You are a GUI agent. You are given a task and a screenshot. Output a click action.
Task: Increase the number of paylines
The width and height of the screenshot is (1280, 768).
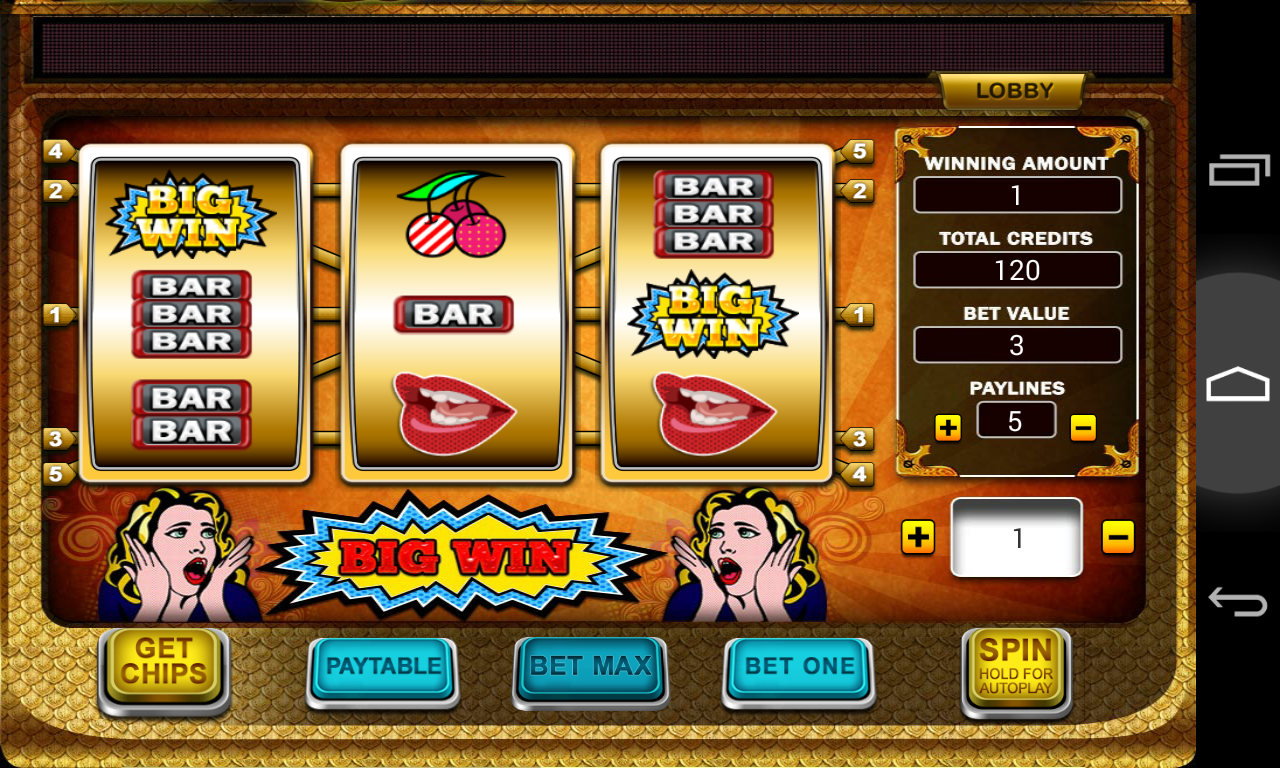(x=948, y=428)
